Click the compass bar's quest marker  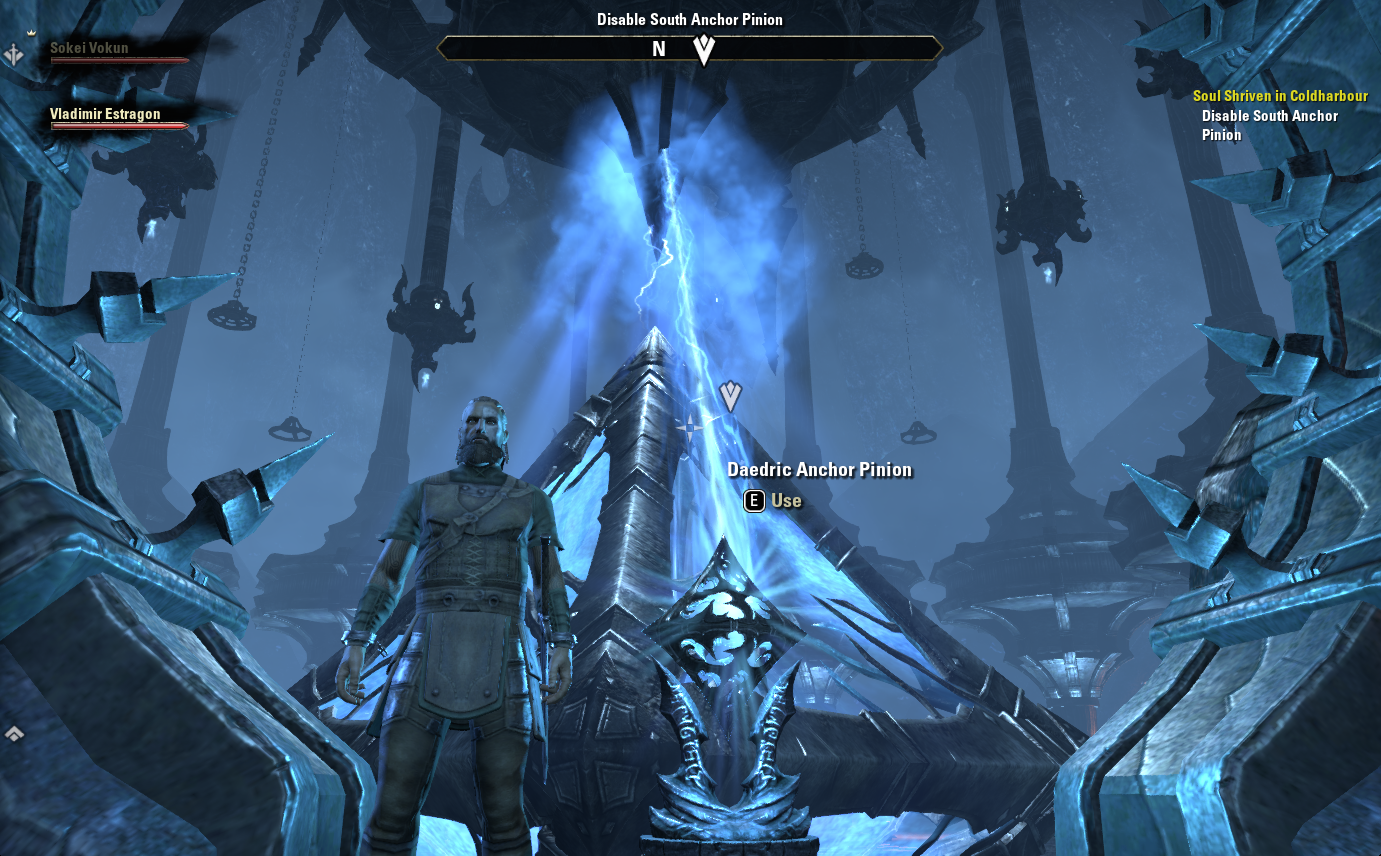pos(704,49)
